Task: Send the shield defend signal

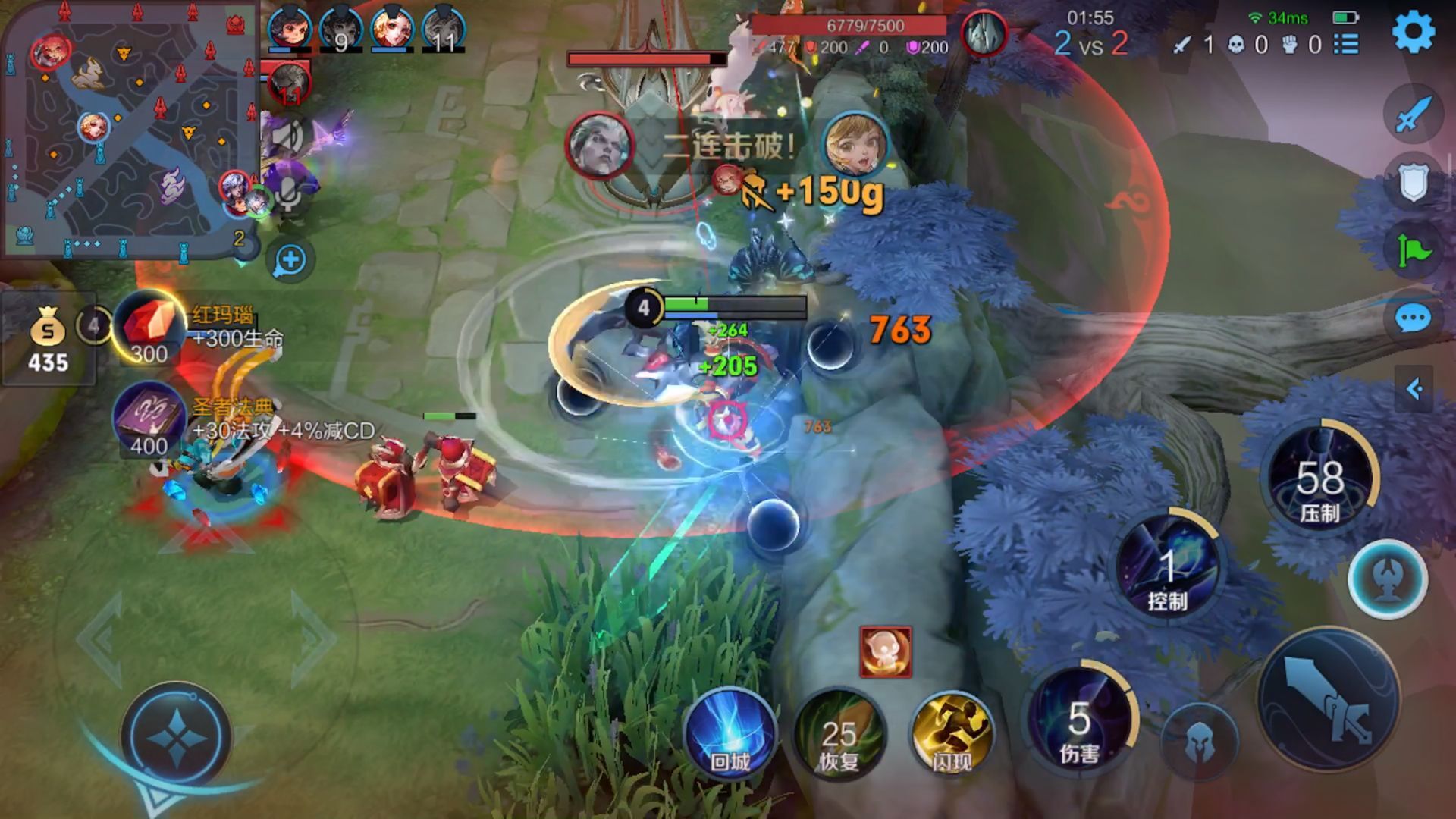Action: pyautogui.click(x=1413, y=183)
